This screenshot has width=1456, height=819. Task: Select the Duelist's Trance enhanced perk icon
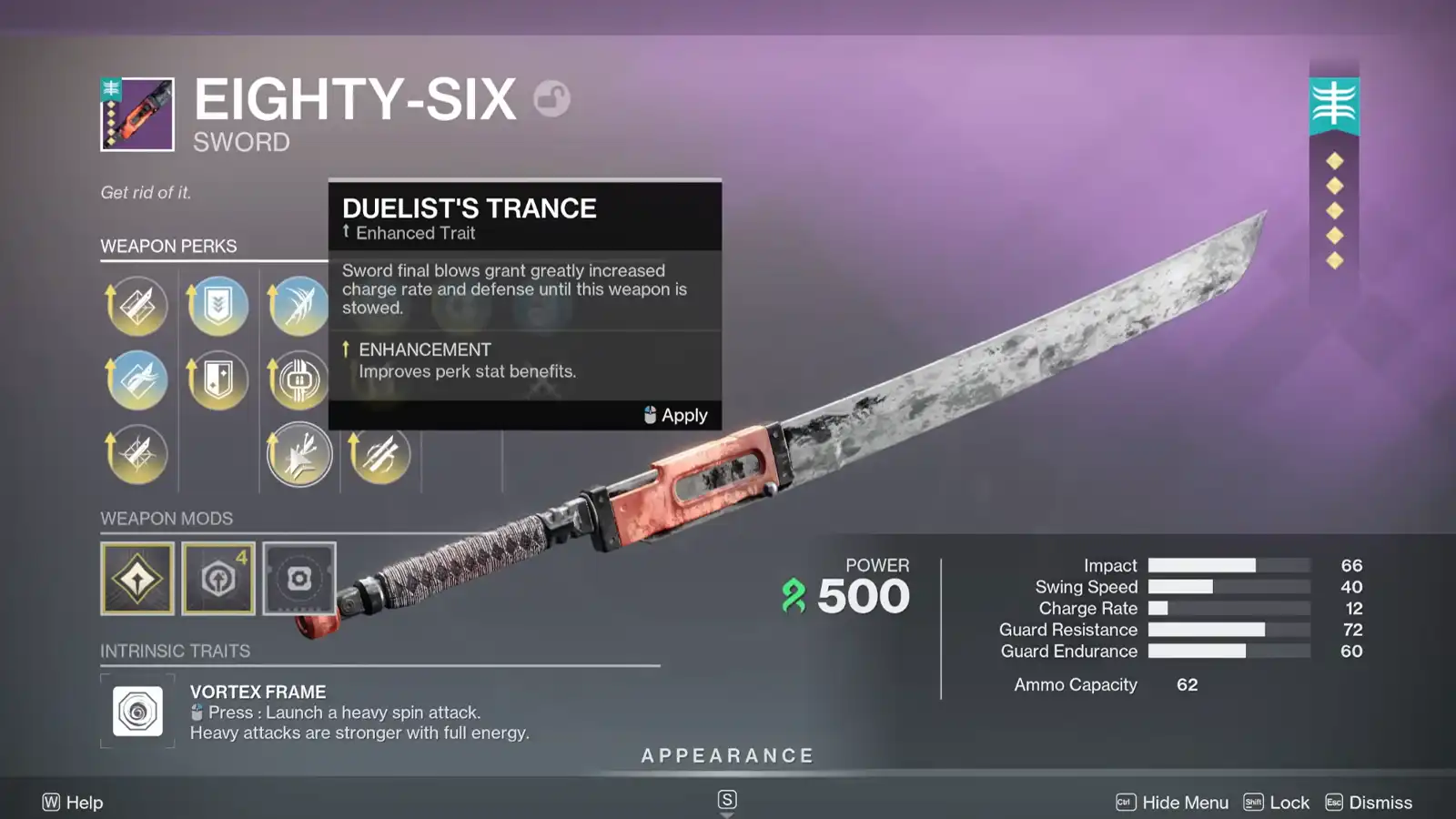[x=299, y=455]
